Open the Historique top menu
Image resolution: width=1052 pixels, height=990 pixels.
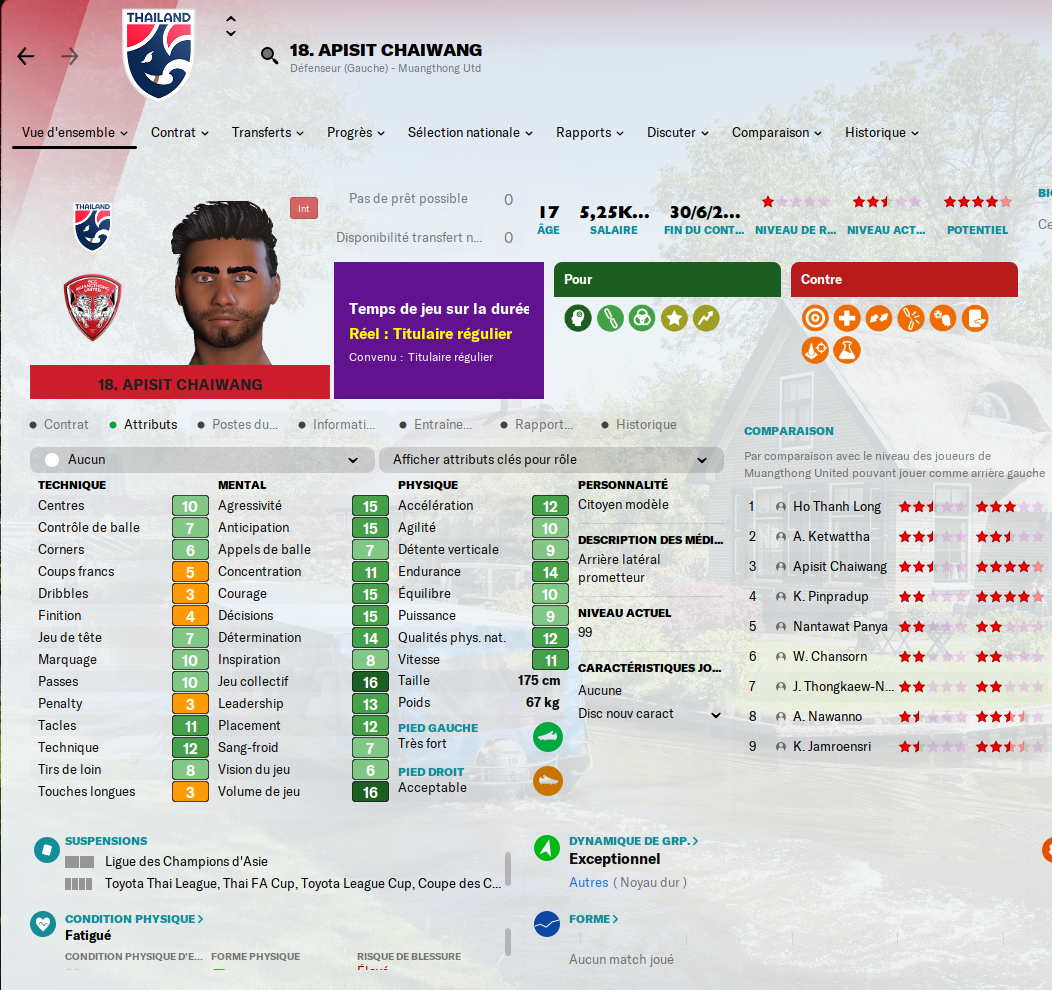tap(882, 132)
